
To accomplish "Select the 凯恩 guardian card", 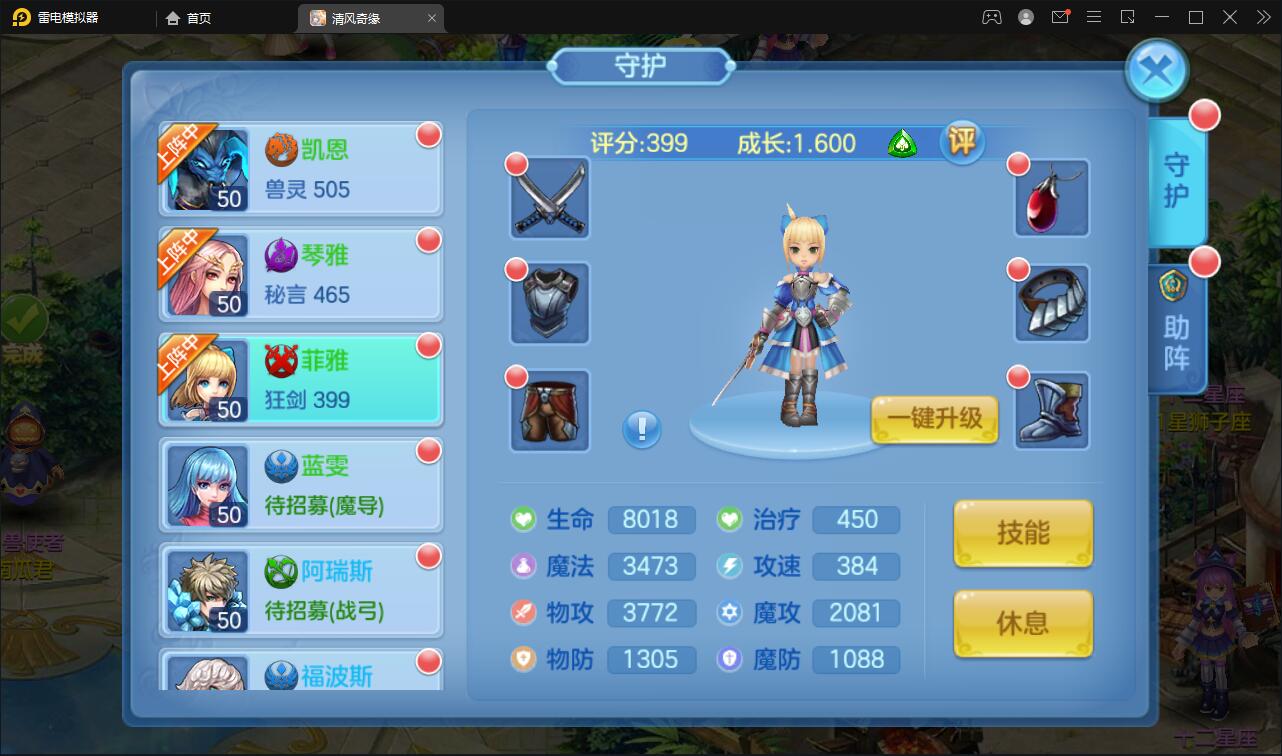I will click(x=300, y=168).
